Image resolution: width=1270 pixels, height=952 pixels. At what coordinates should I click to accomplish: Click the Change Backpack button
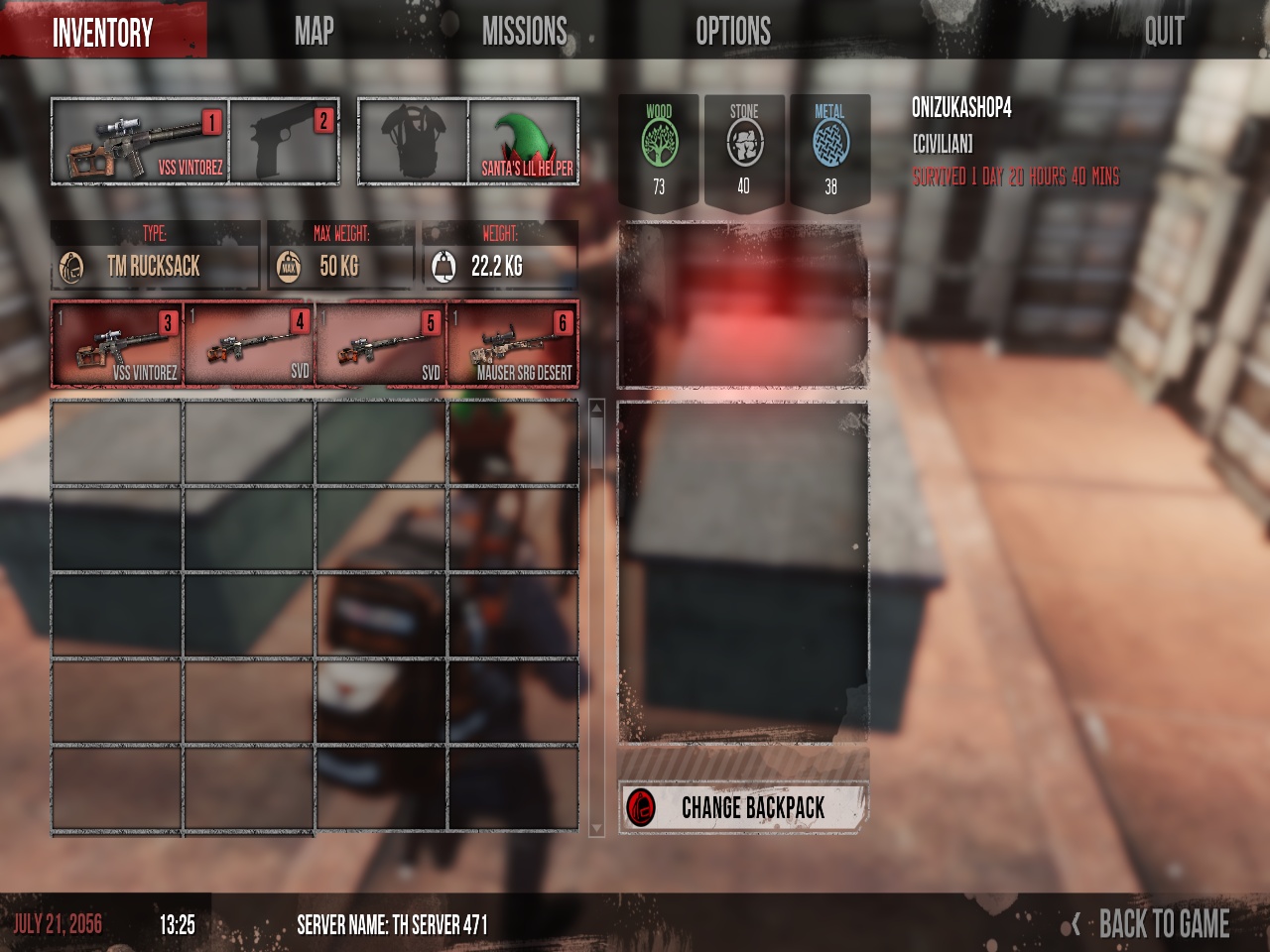coord(743,807)
